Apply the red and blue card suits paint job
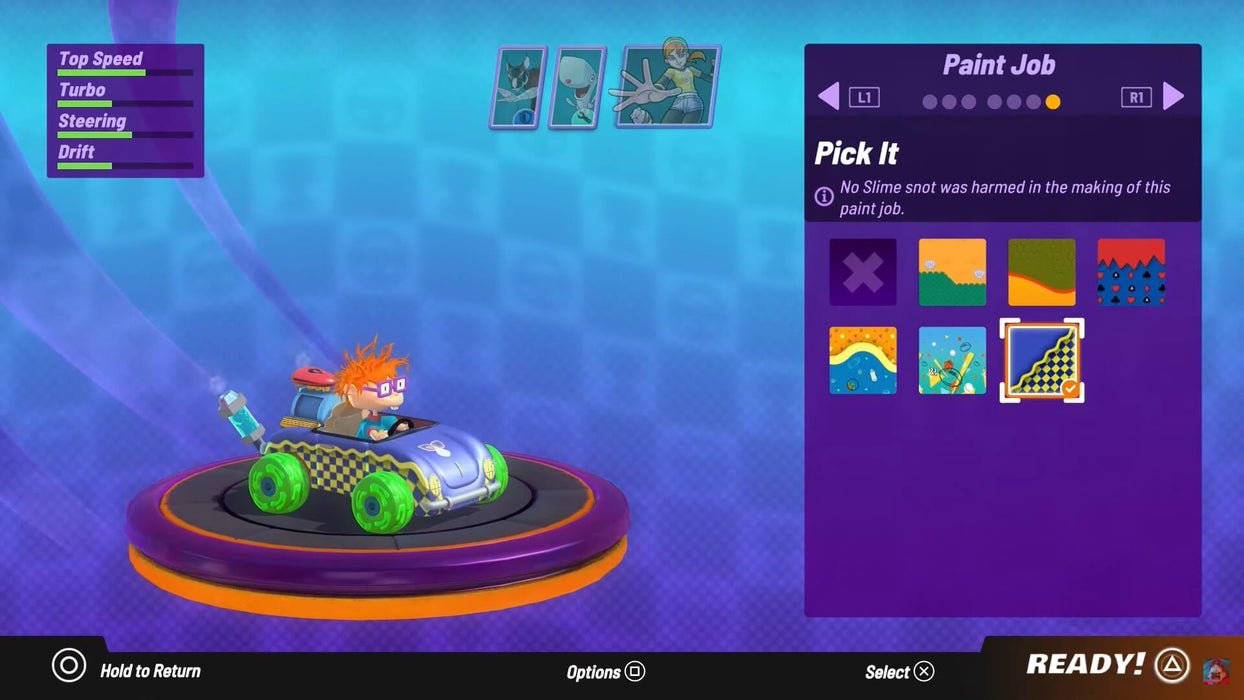 [x=1130, y=272]
